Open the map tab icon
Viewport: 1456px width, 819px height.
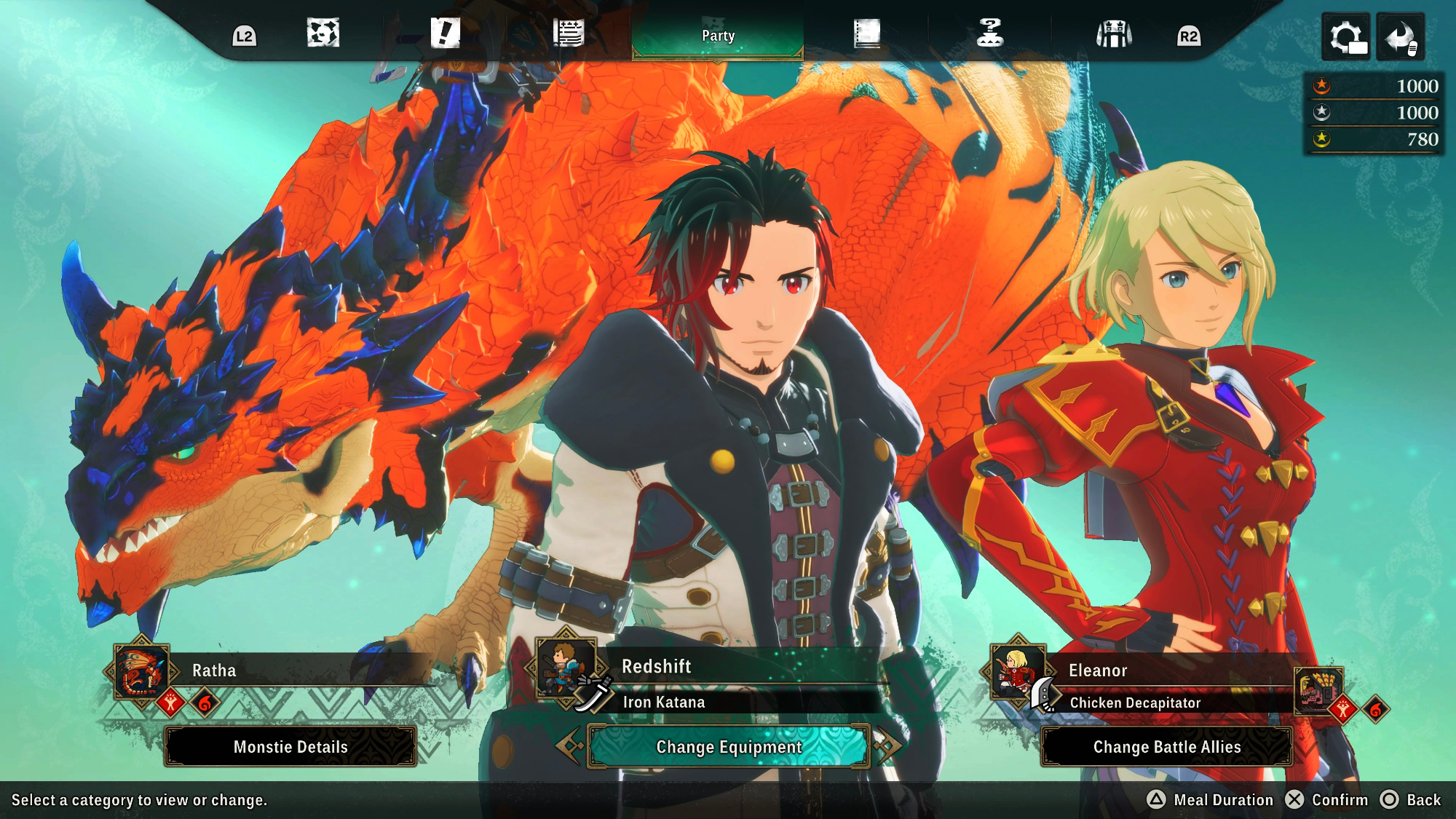coord(323,33)
